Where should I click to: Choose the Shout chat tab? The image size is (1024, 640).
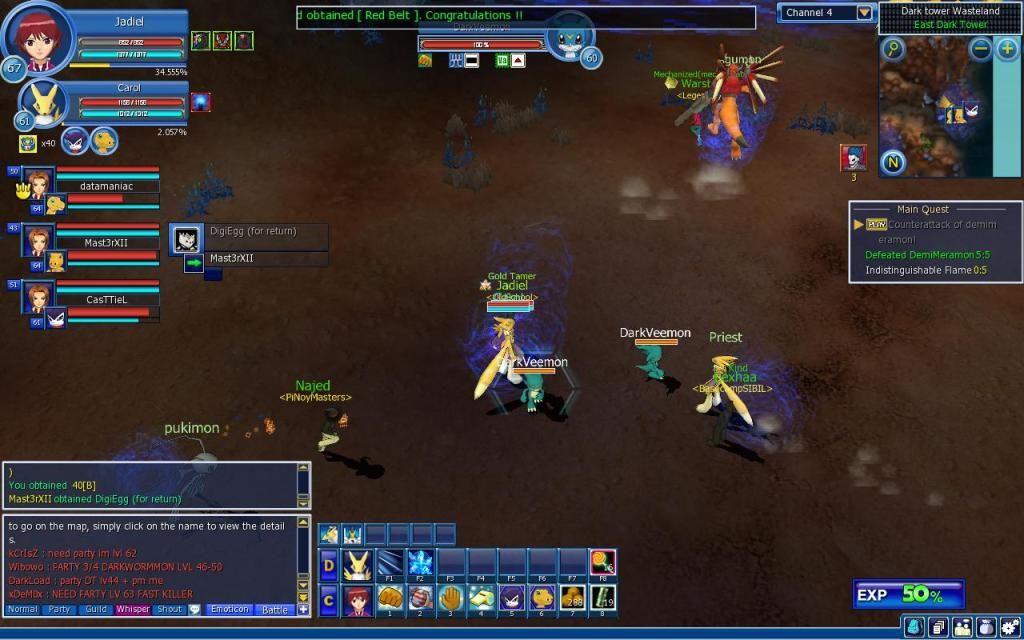click(169, 609)
